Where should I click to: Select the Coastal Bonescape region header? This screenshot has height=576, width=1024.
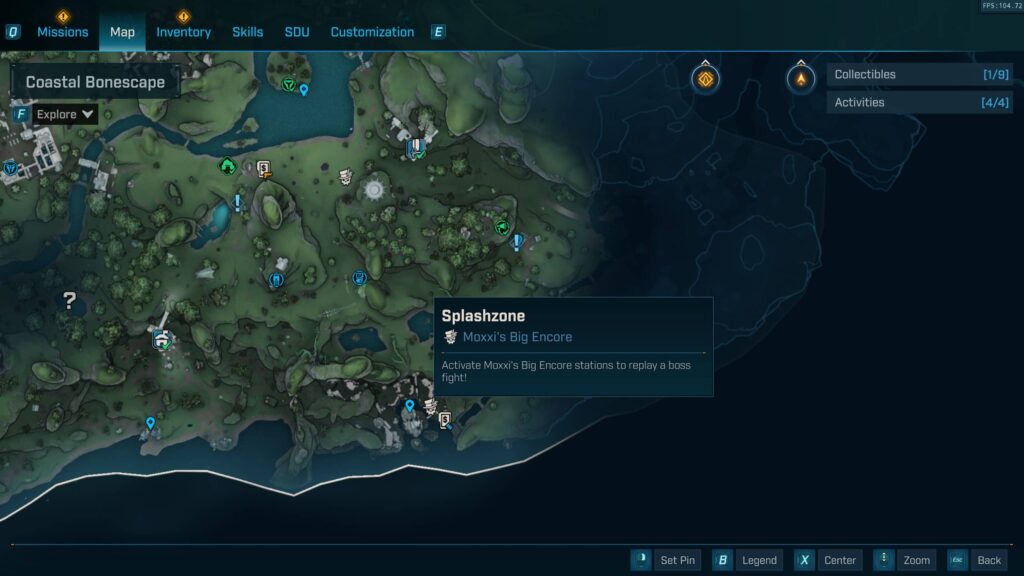pyautogui.click(x=95, y=82)
